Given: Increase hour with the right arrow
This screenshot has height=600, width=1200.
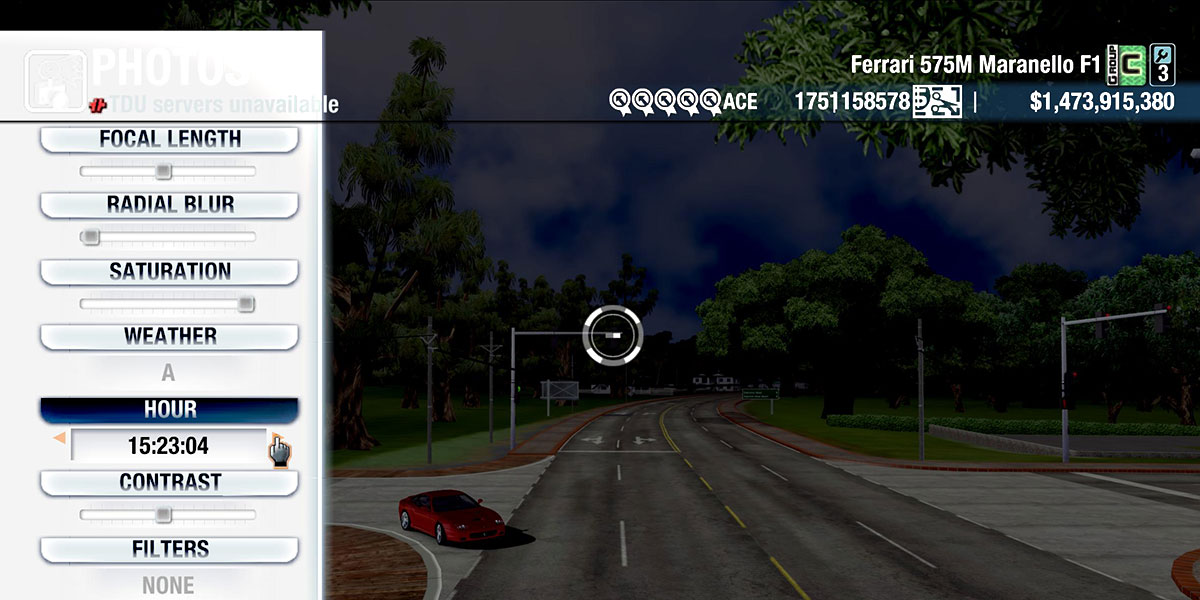Looking at the screenshot, I should pyautogui.click(x=274, y=437).
